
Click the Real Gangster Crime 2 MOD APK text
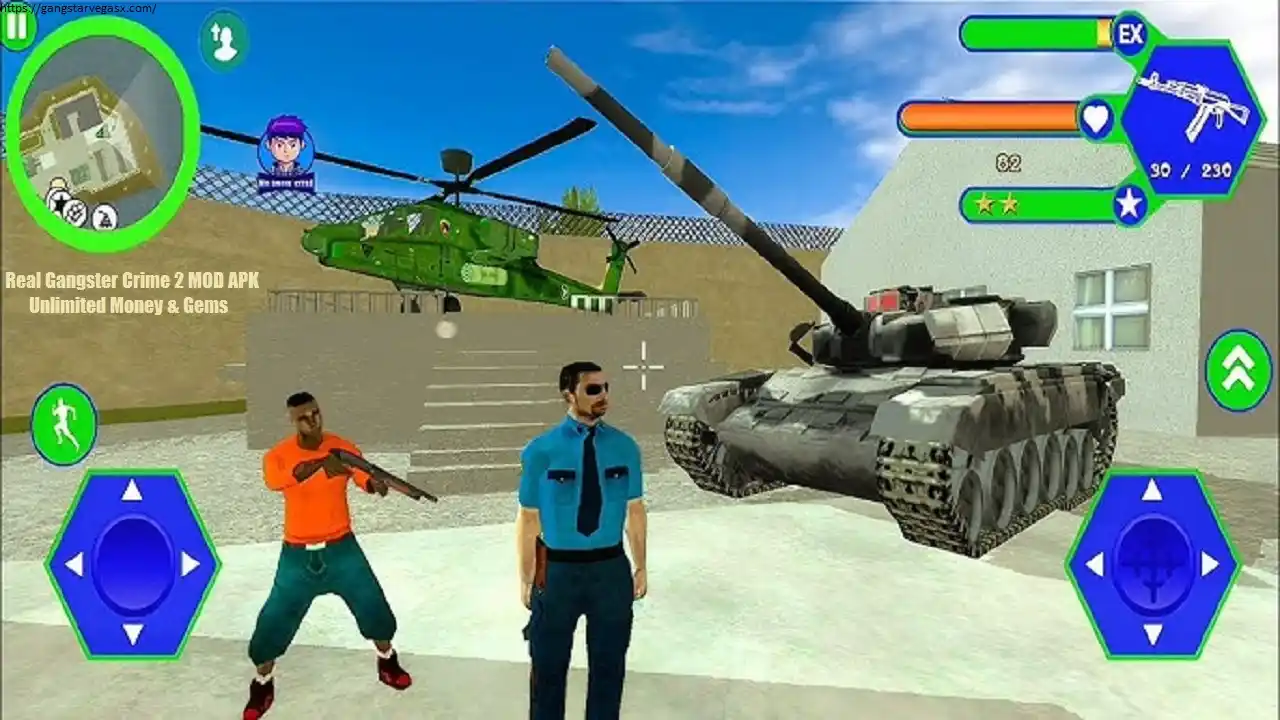(x=133, y=282)
